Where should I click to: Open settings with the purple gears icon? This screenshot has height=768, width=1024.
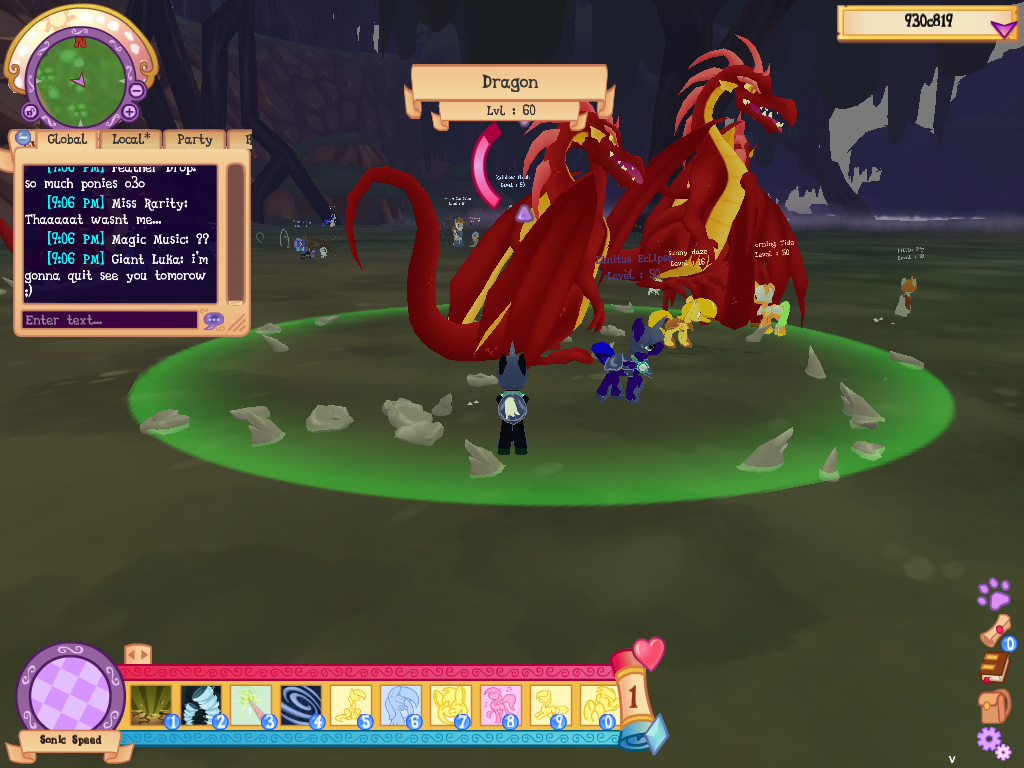(993, 742)
